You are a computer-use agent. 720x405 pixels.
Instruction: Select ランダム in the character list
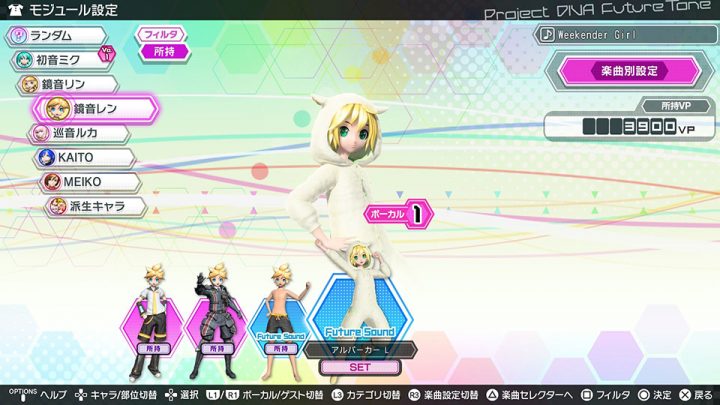click(58, 36)
